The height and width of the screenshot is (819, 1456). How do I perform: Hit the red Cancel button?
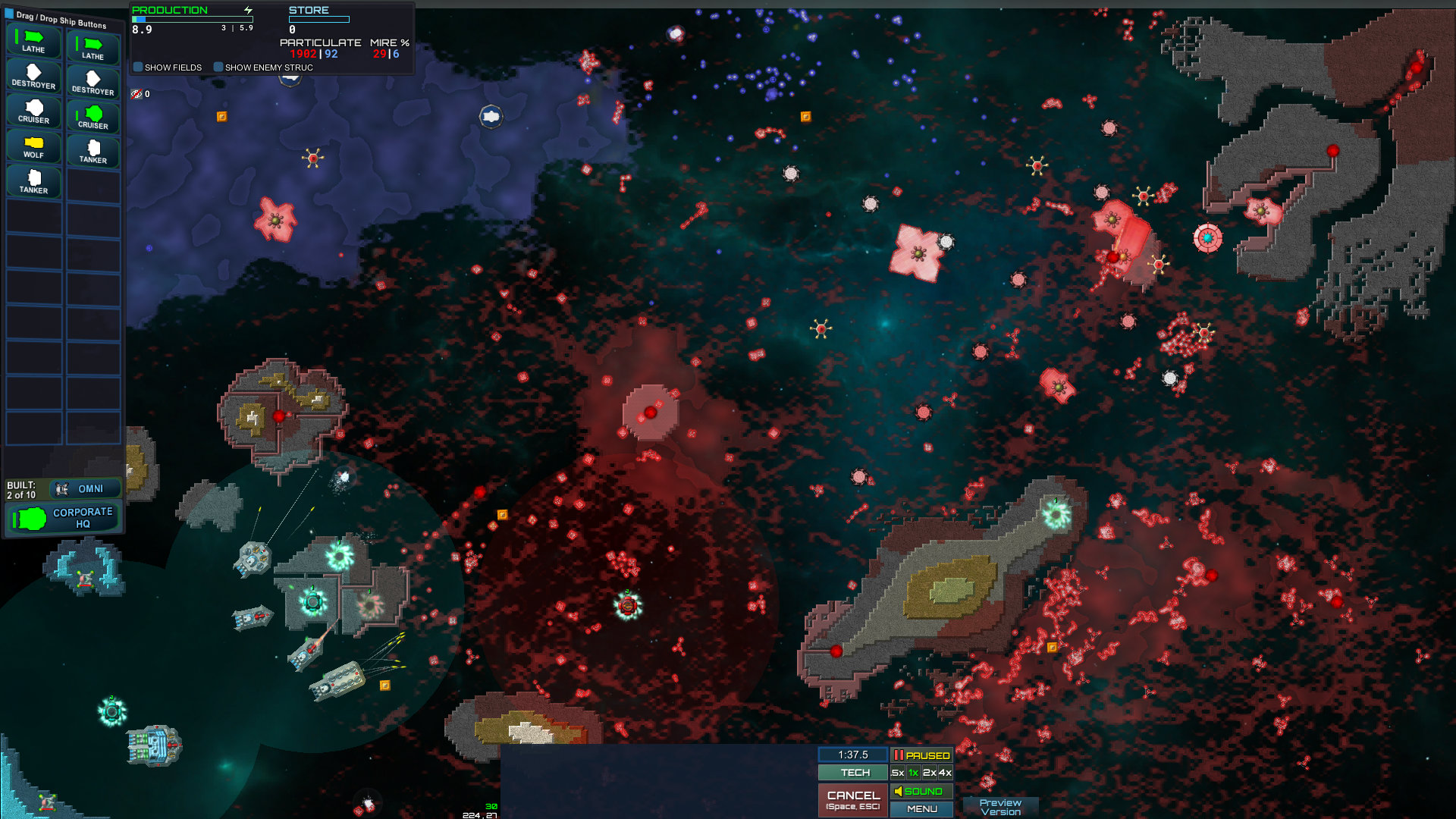(853, 799)
